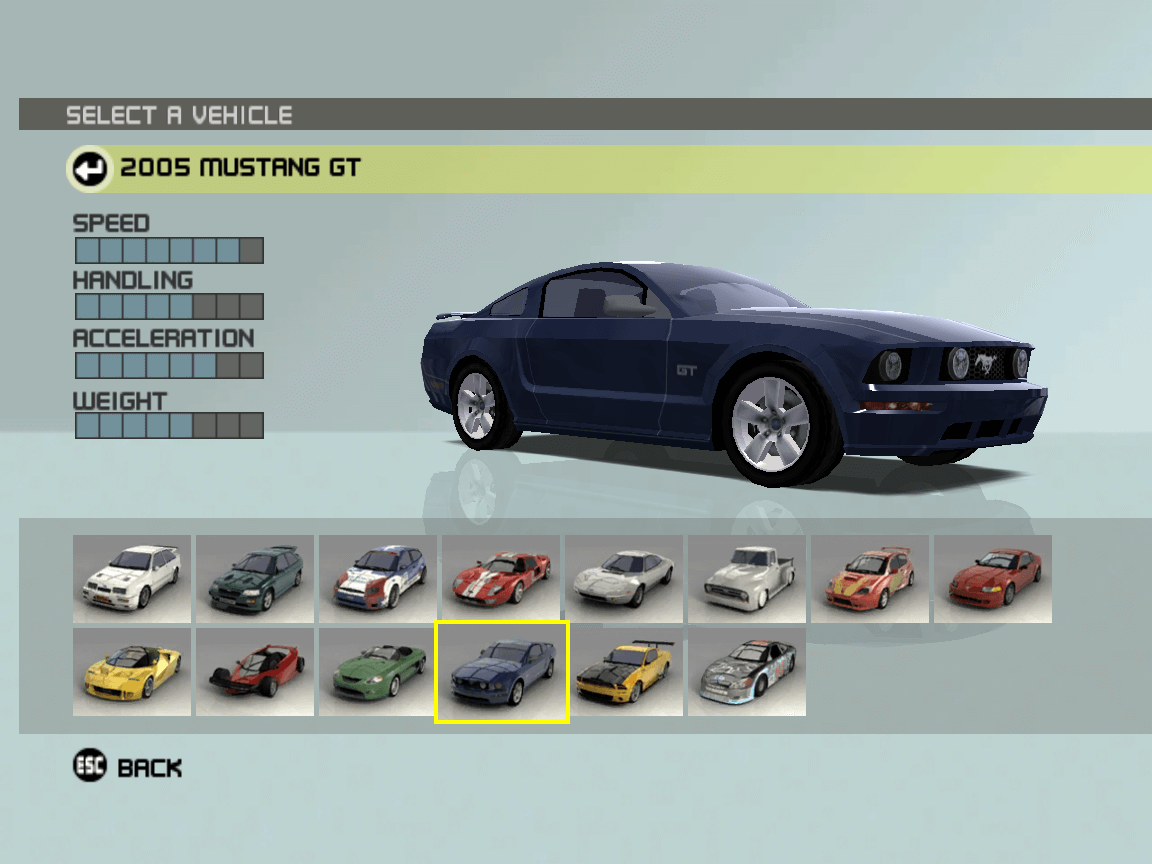Confirm the vehicle with the enter arrow icon

tap(90, 168)
